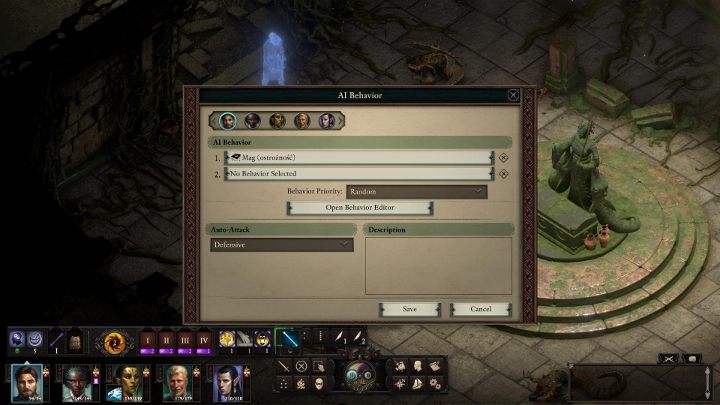The height and width of the screenshot is (405, 720).
Task: Save the AI behavior settings
Action: coord(409,309)
